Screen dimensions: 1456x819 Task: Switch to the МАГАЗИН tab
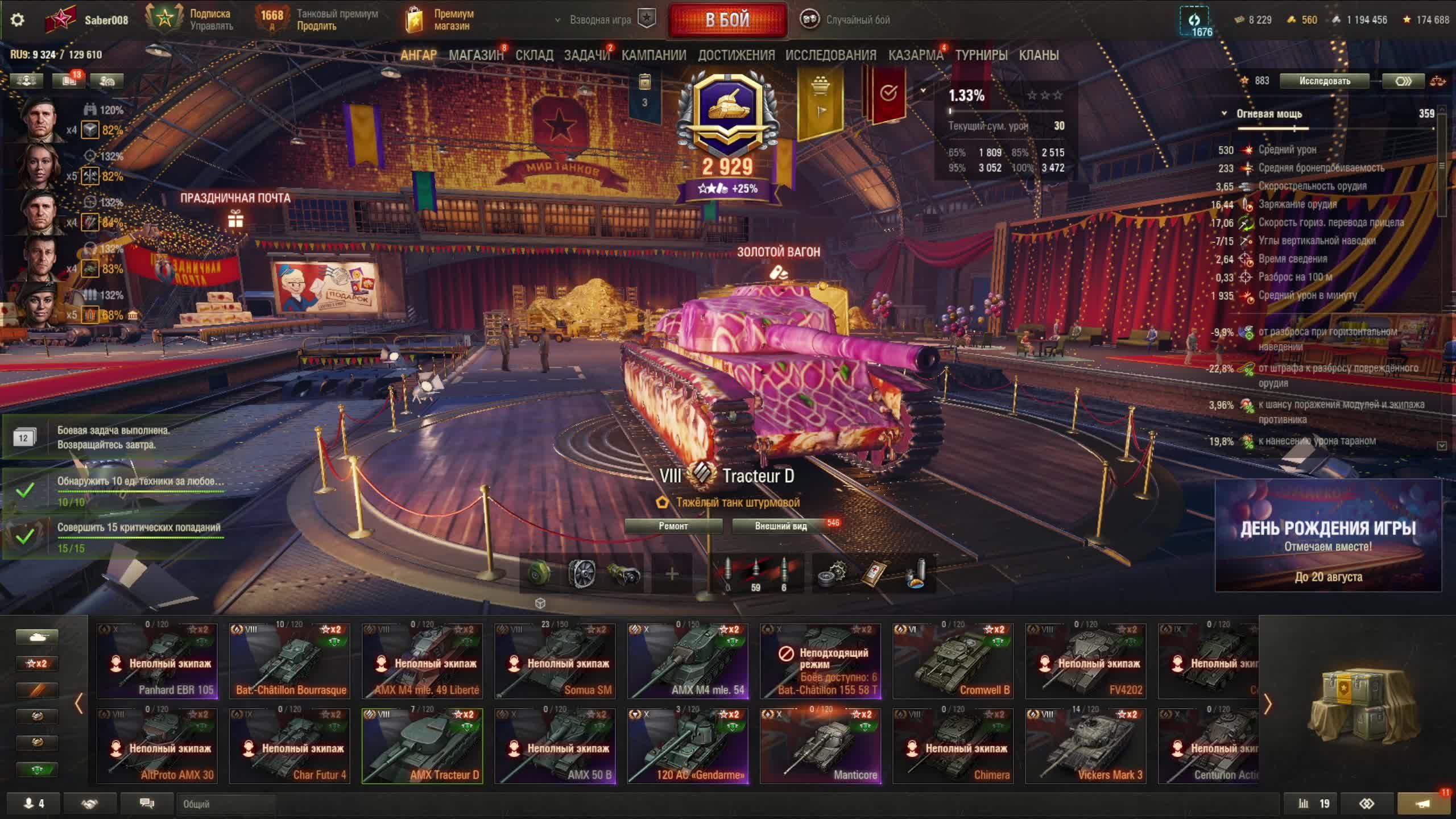click(x=476, y=55)
